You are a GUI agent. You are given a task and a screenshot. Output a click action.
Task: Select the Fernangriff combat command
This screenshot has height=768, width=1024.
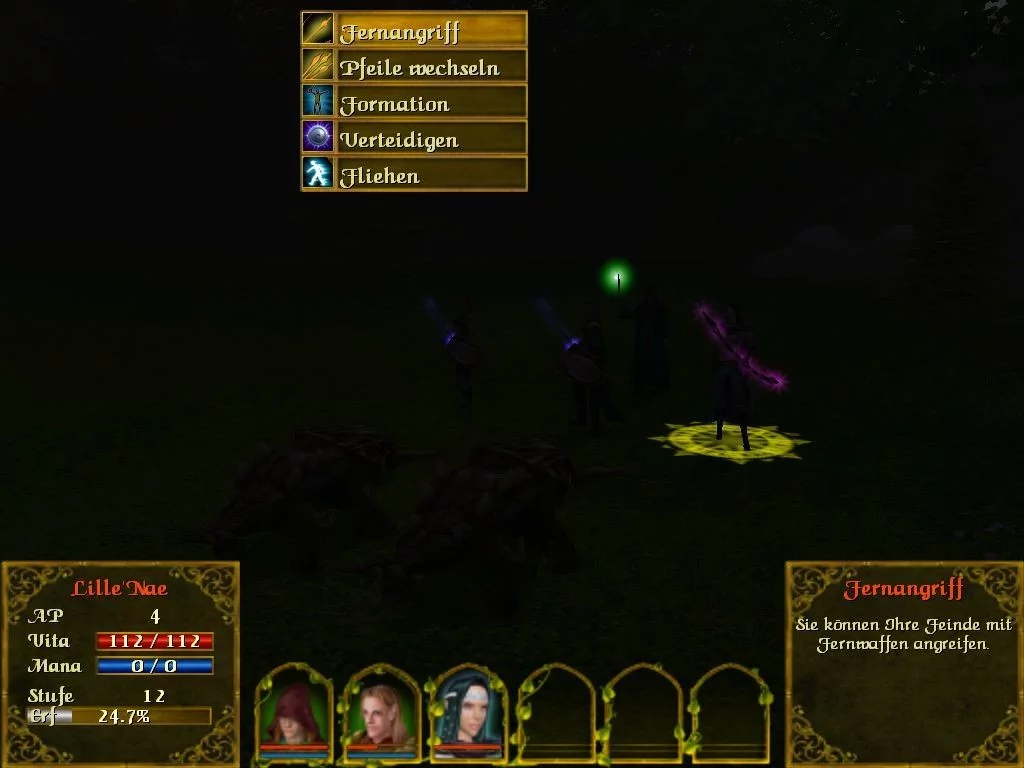[414, 30]
